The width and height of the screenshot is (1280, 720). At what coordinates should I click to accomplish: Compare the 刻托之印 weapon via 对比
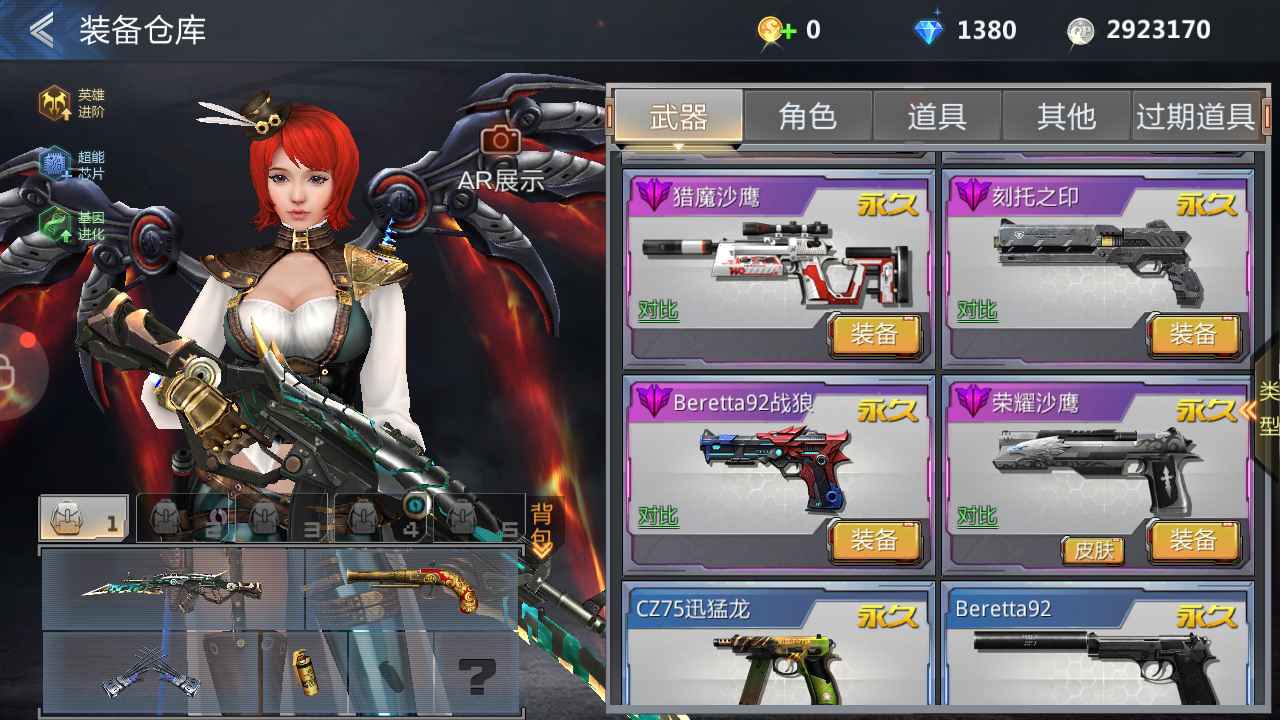(x=976, y=311)
